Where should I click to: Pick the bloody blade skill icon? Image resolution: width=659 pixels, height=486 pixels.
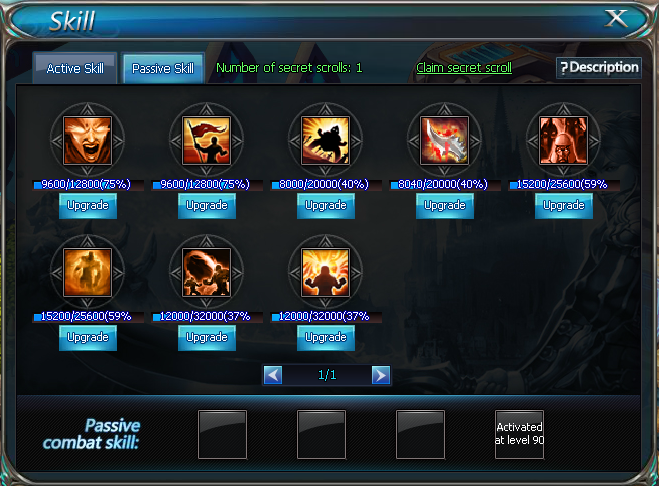445,140
